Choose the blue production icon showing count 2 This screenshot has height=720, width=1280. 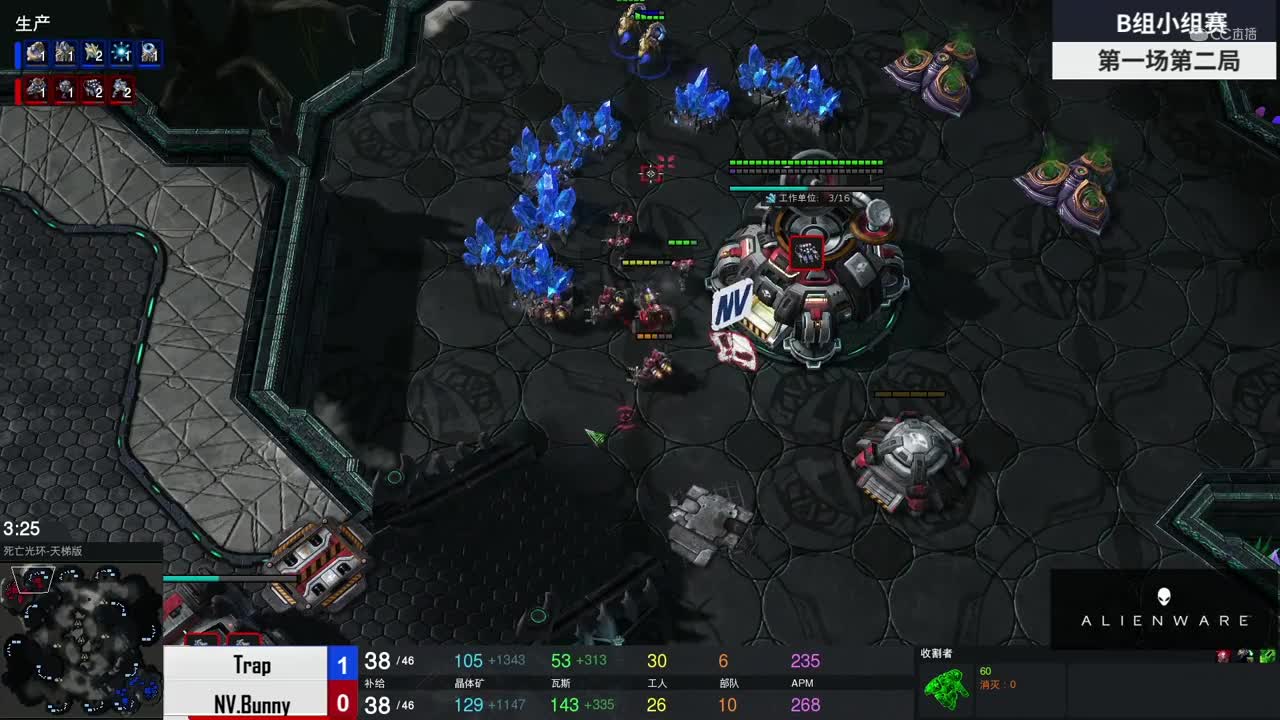pyautogui.click(x=94, y=53)
